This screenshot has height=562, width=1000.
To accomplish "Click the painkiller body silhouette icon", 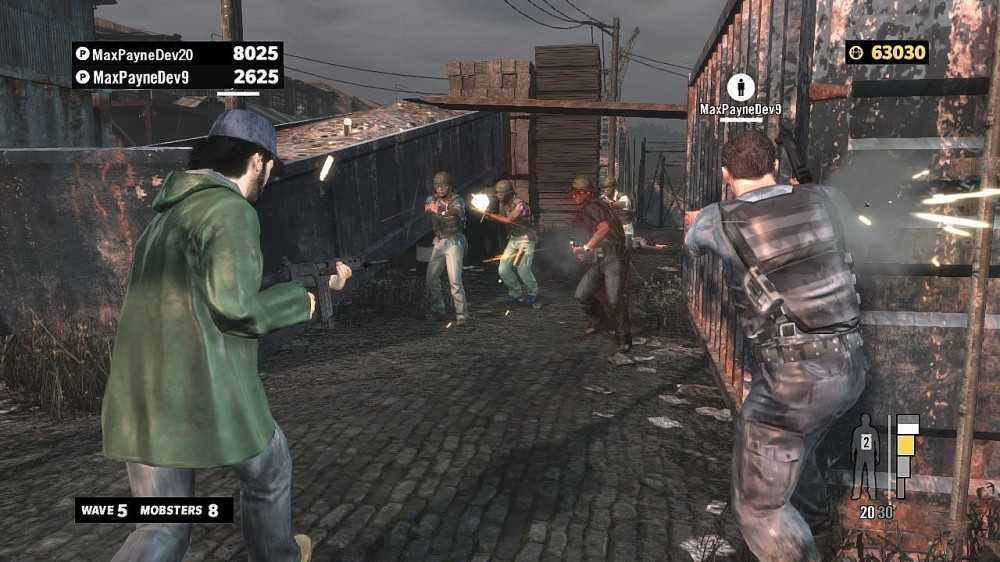I will (865, 455).
